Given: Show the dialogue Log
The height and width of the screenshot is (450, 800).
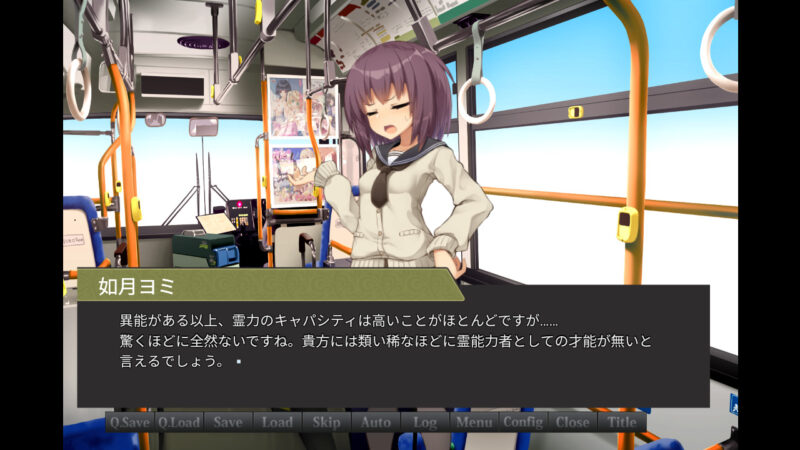Looking at the screenshot, I should pyautogui.click(x=425, y=422).
